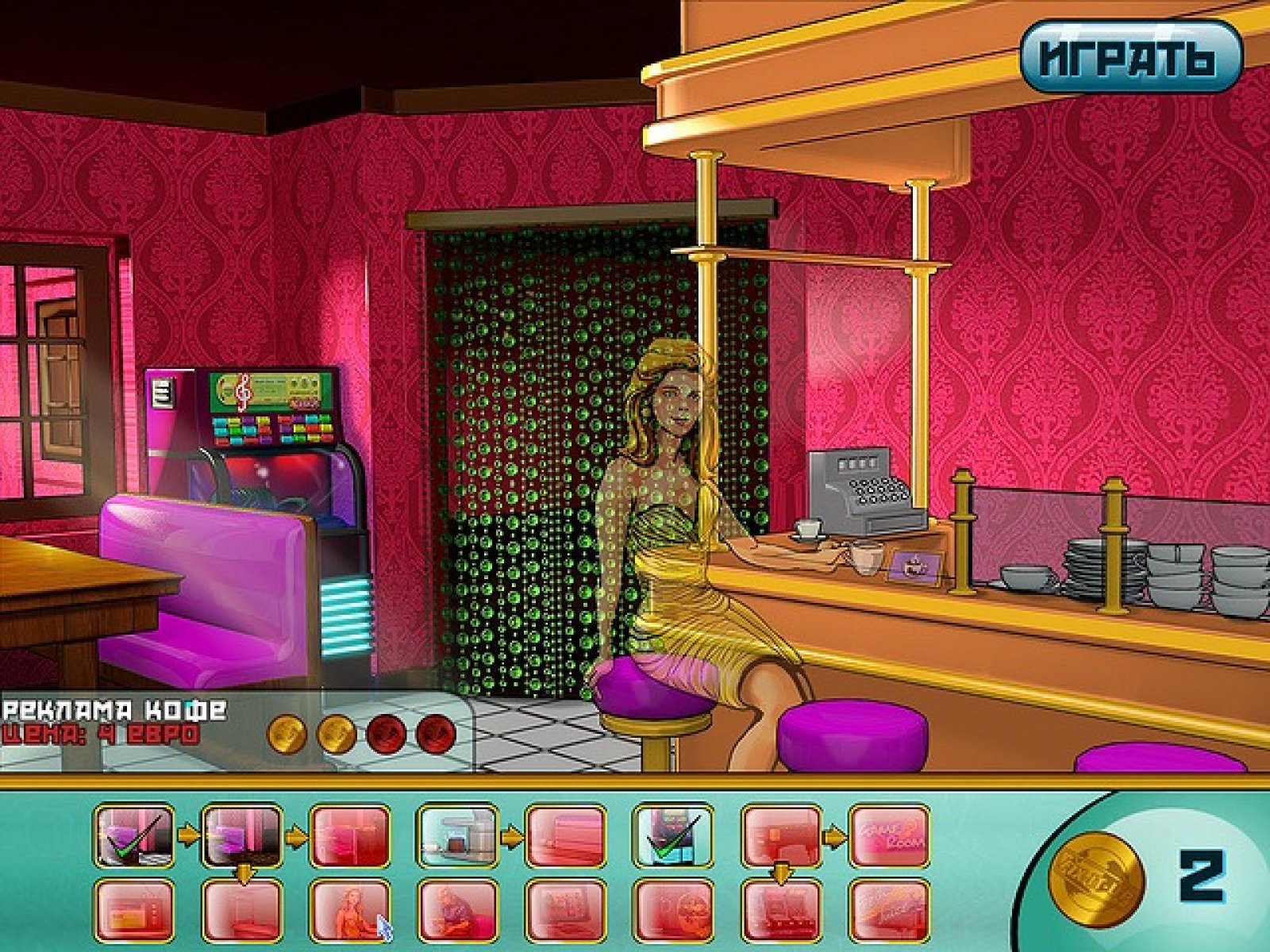Open the locked Game Room sign upgrade

[x=889, y=835]
